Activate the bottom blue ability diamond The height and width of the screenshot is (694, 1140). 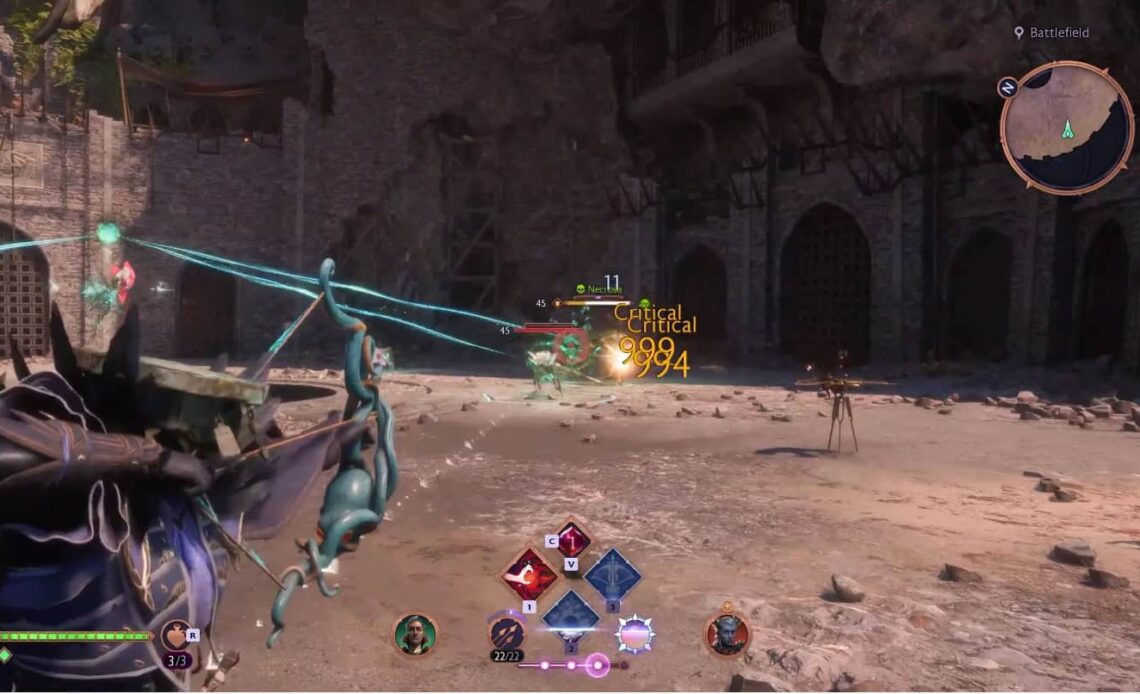pyautogui.click(x=570, y=613)
